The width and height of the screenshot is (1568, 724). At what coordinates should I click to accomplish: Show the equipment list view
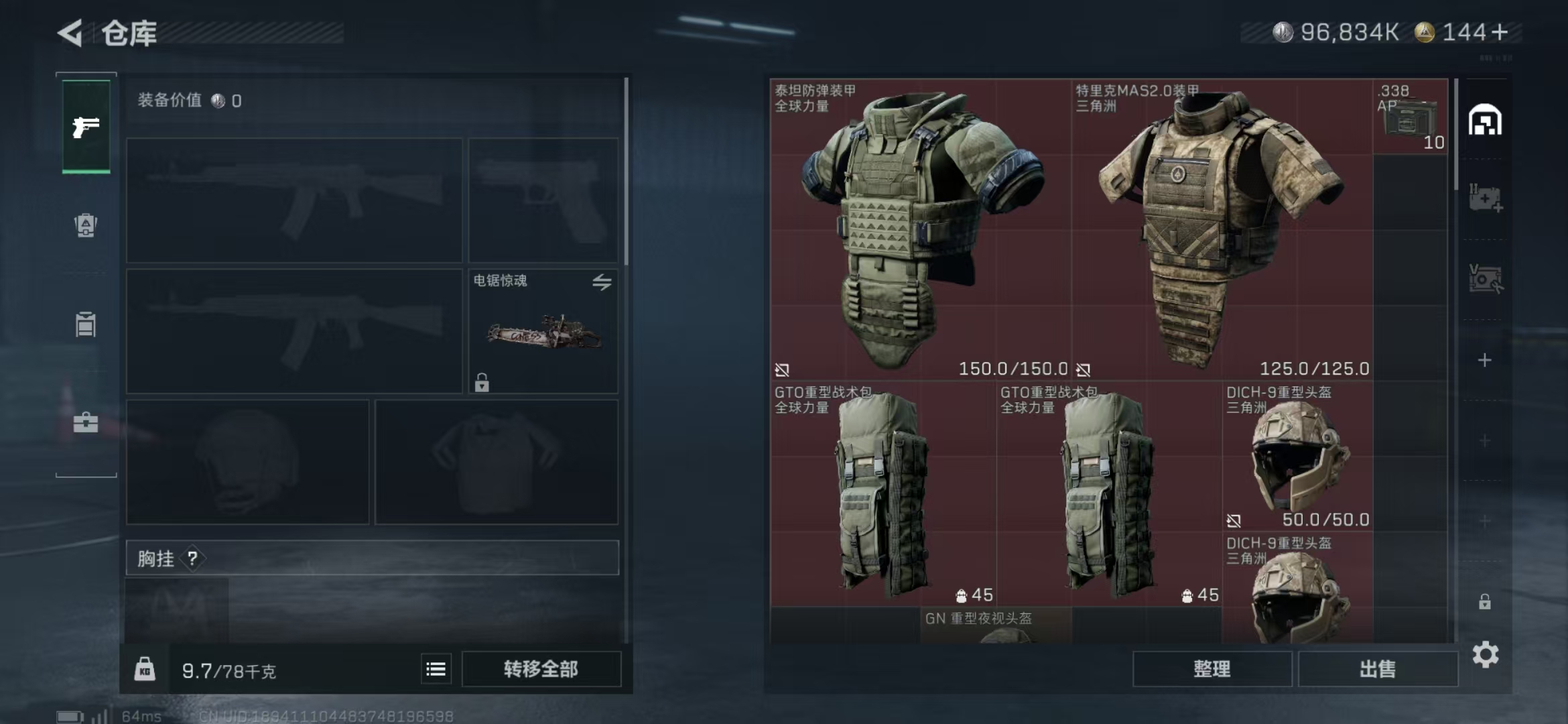coord(436,669)
